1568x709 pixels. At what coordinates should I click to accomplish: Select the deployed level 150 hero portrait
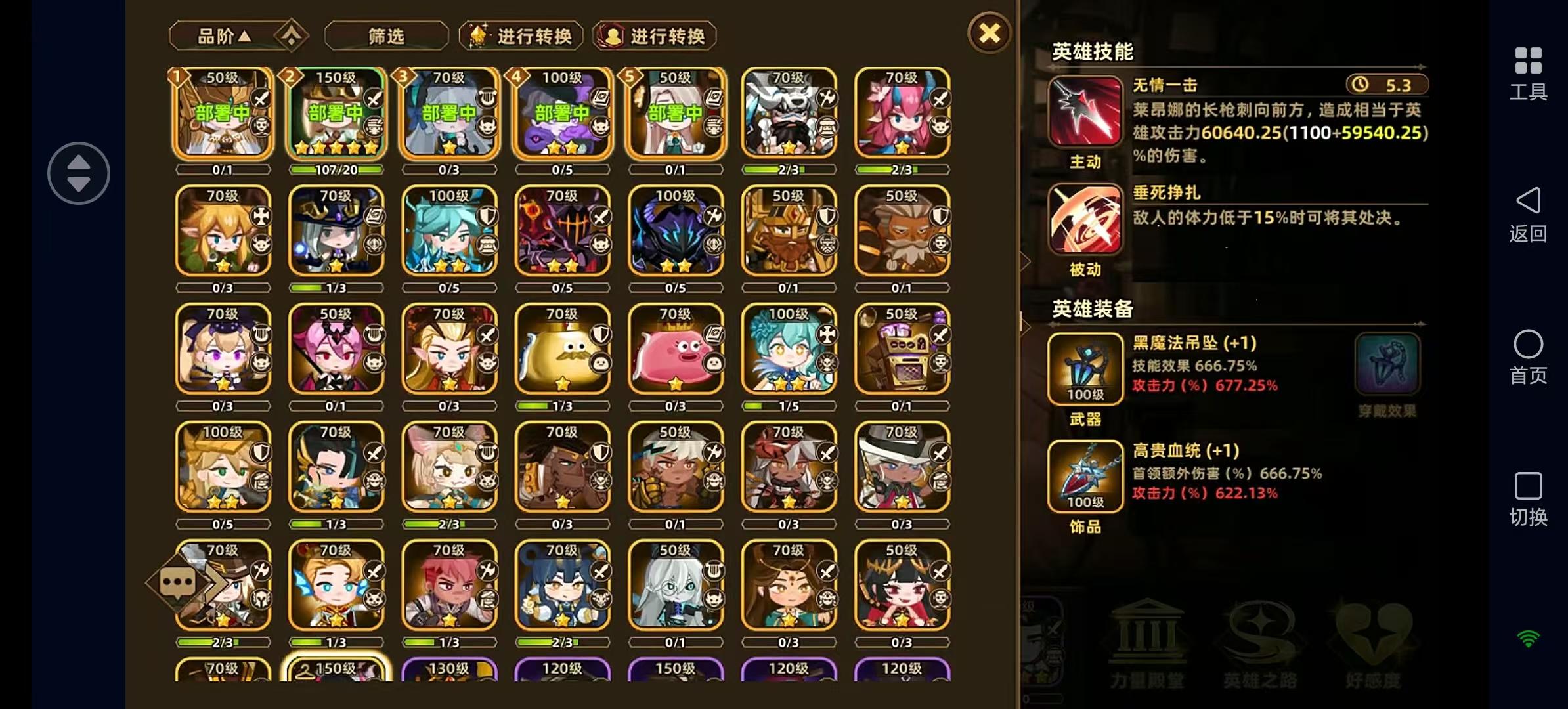click(337, 115)
